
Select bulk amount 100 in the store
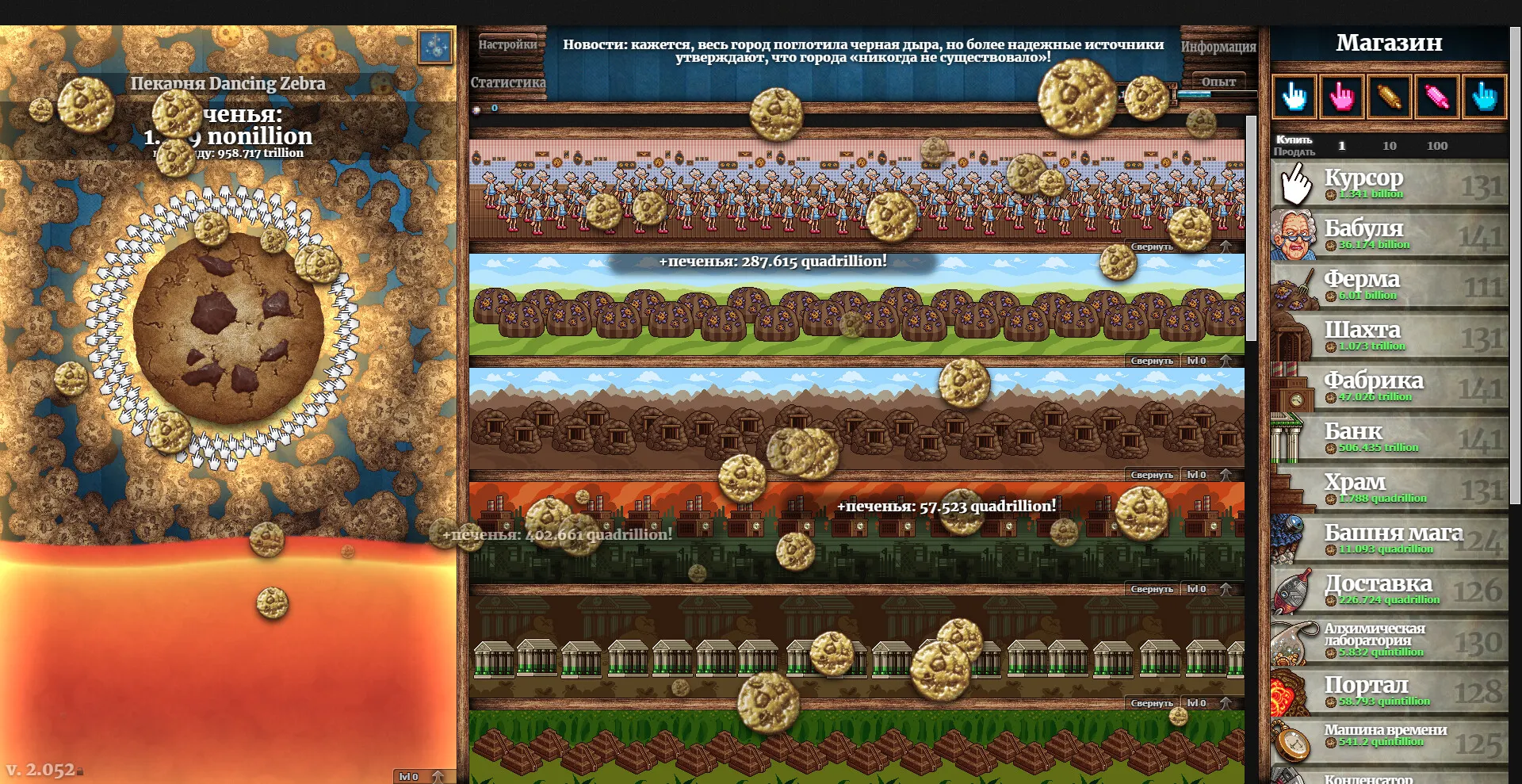[1437, 145]
